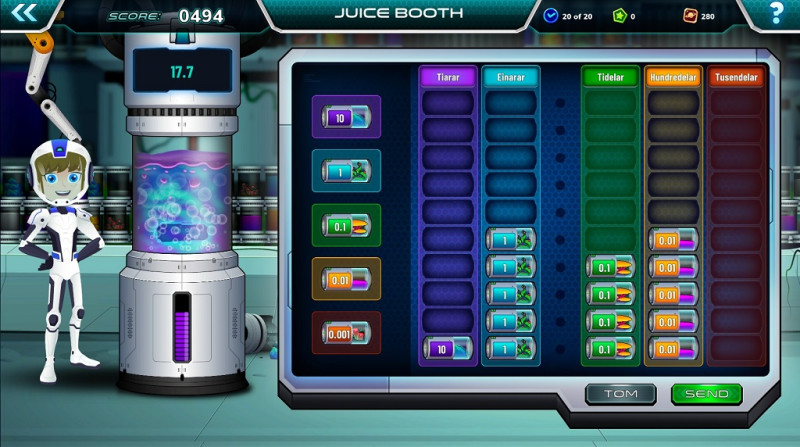Select the Tusendelar column header
The image size is (800, 447).
click(x=736, y=77)
